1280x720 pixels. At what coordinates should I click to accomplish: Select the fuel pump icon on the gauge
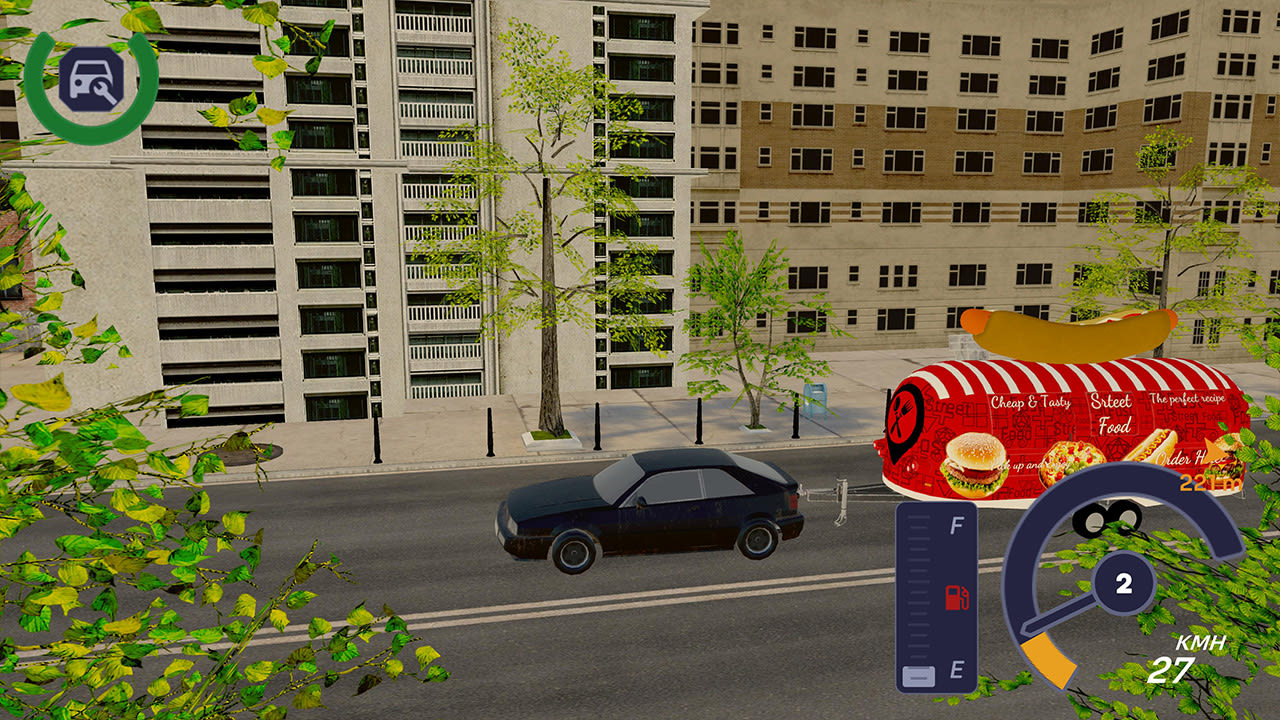(x=957, y=598)
